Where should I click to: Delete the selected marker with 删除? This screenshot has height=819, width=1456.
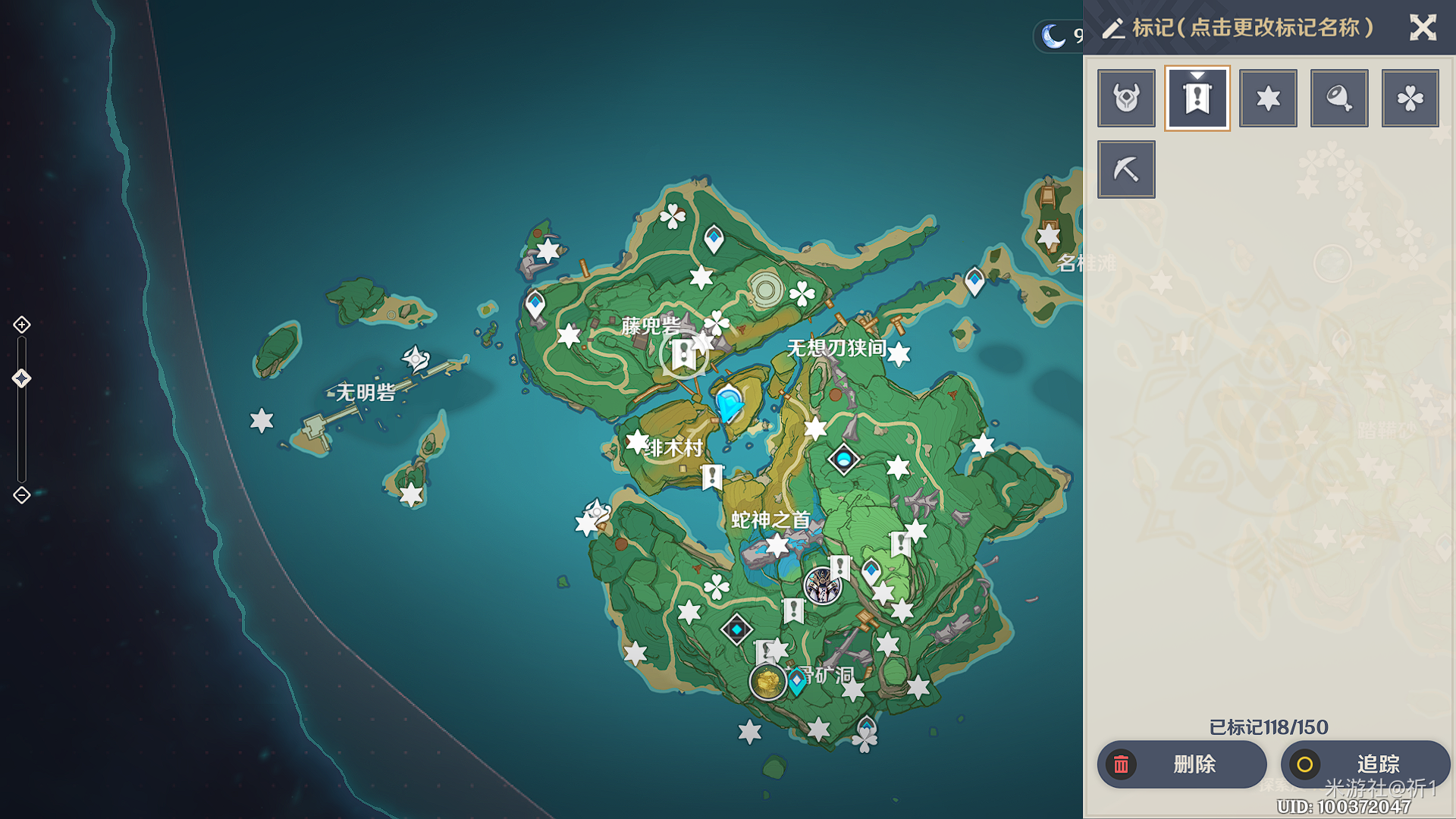(x=1181, y=764)
